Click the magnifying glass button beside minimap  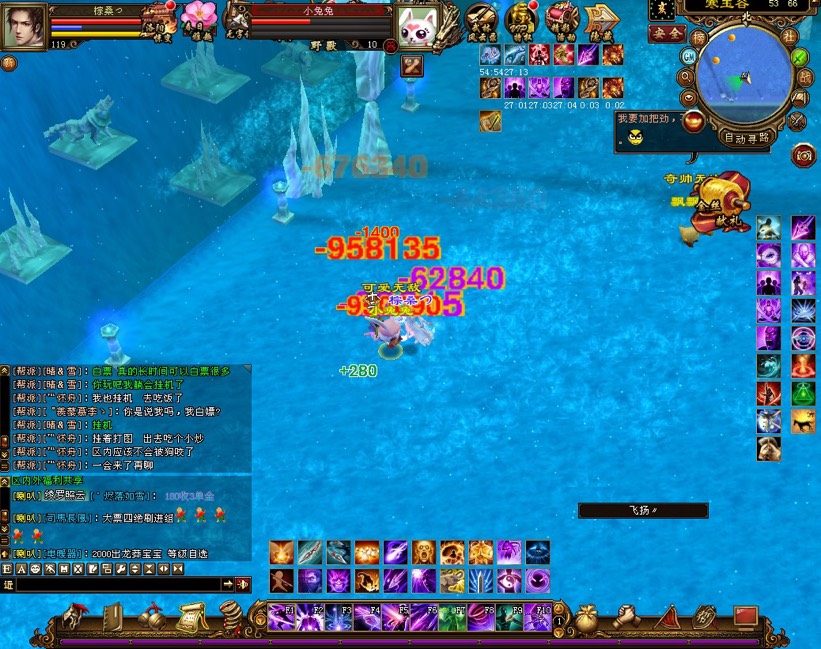(685, 76)
